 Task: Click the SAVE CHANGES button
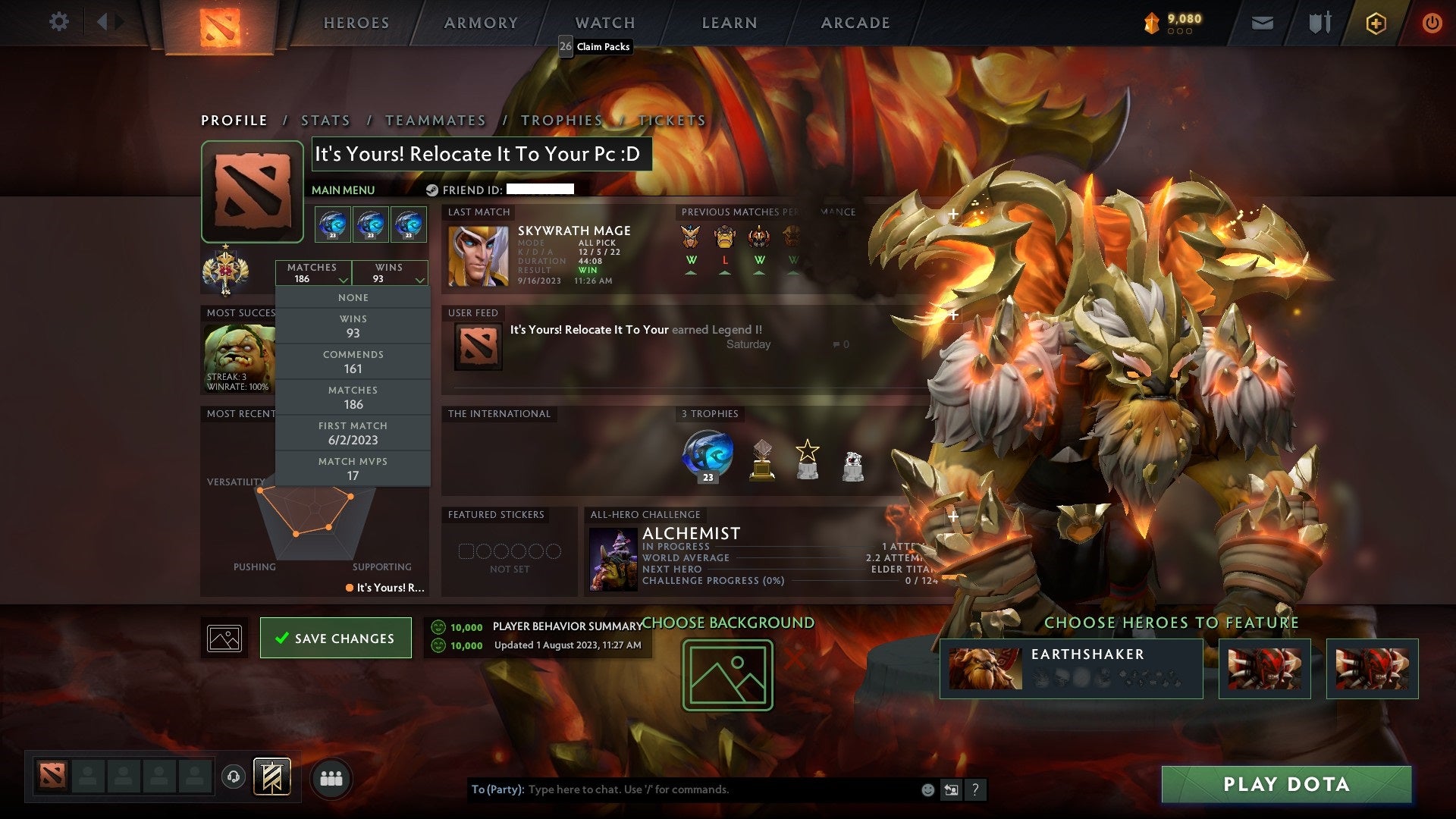click(x=335, y=638)
